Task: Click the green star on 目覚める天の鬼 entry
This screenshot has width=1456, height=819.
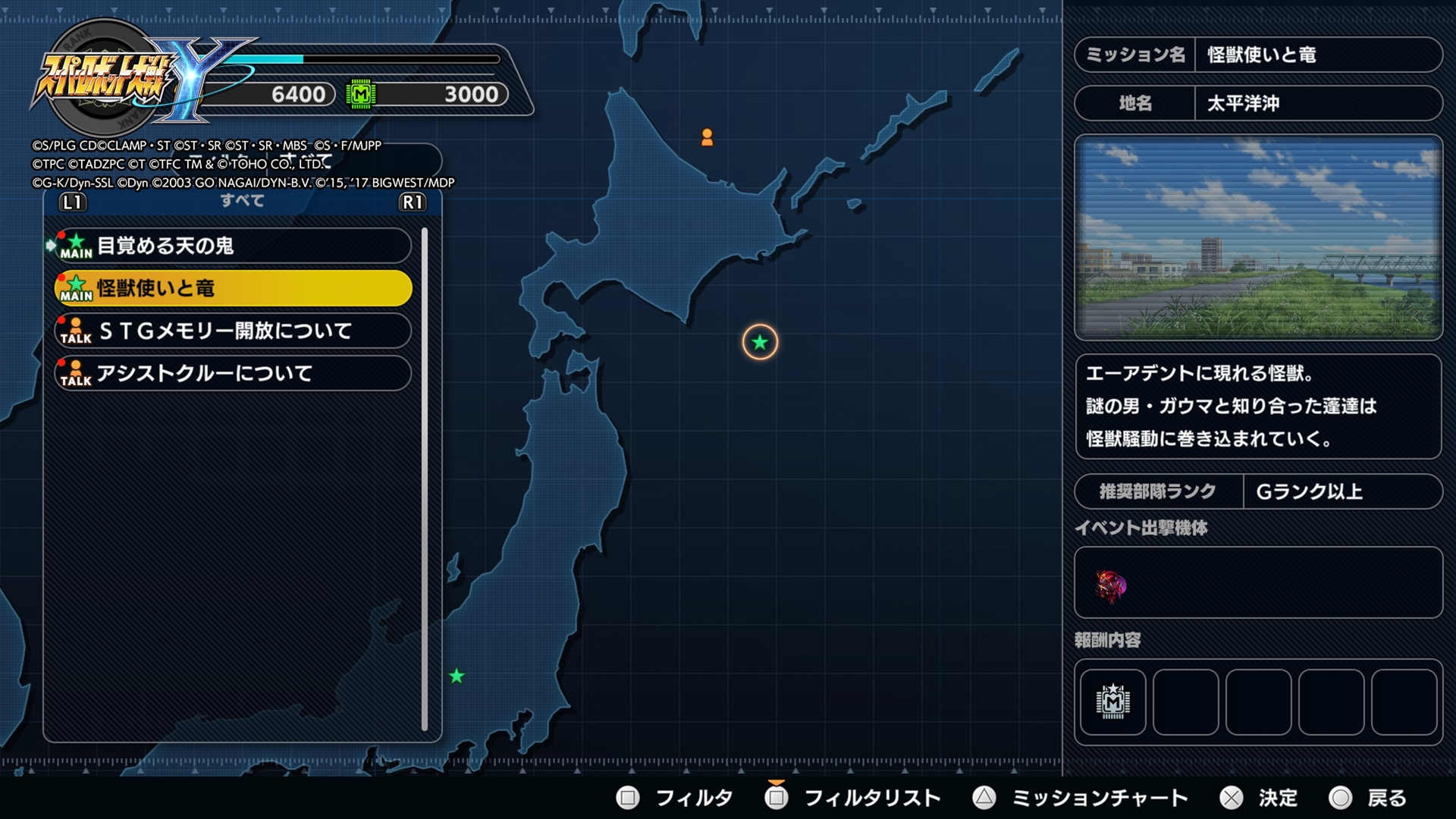Action: [76, 240]
